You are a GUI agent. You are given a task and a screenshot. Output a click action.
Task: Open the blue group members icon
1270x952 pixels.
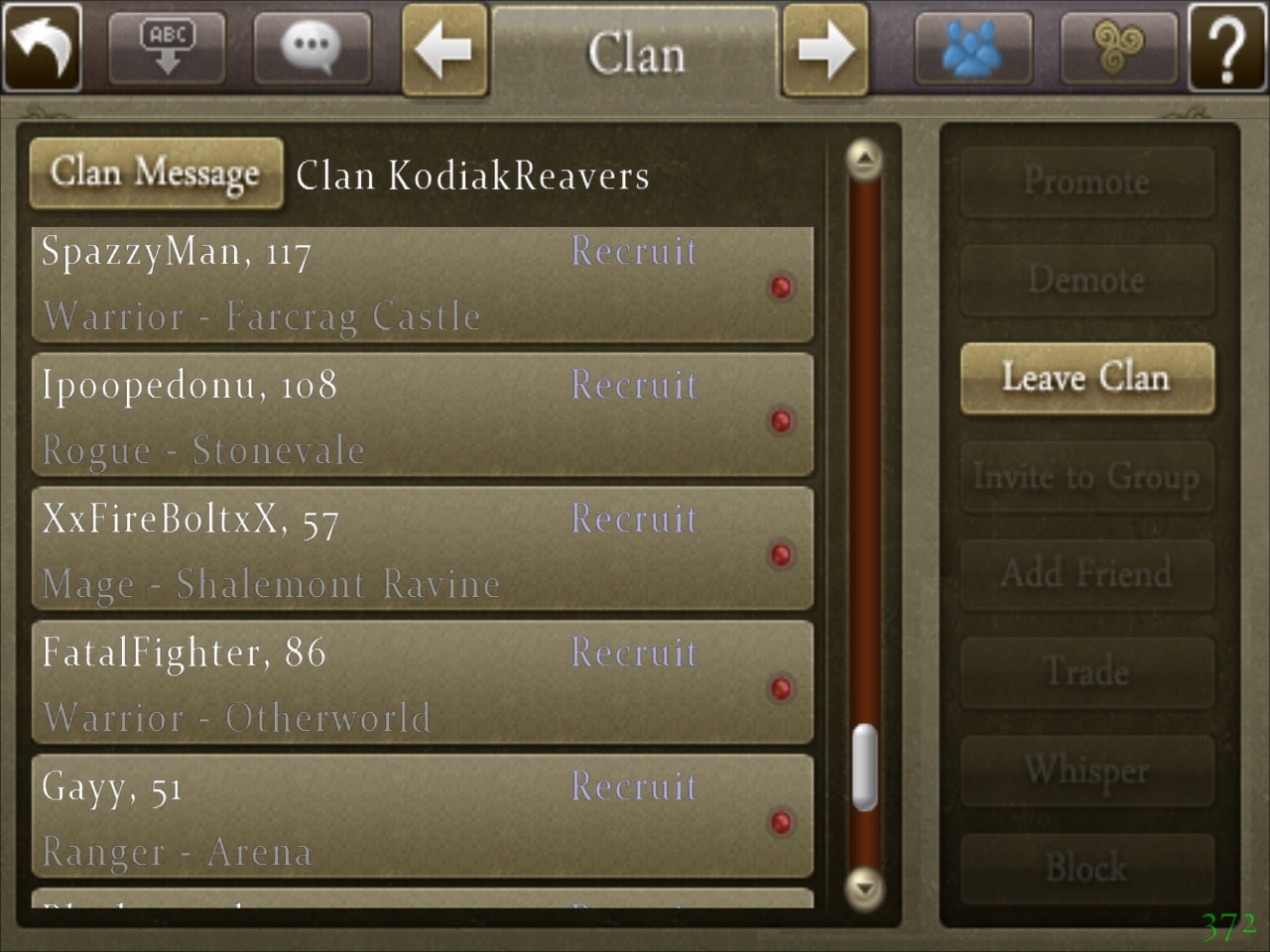[x=972, y=47]
